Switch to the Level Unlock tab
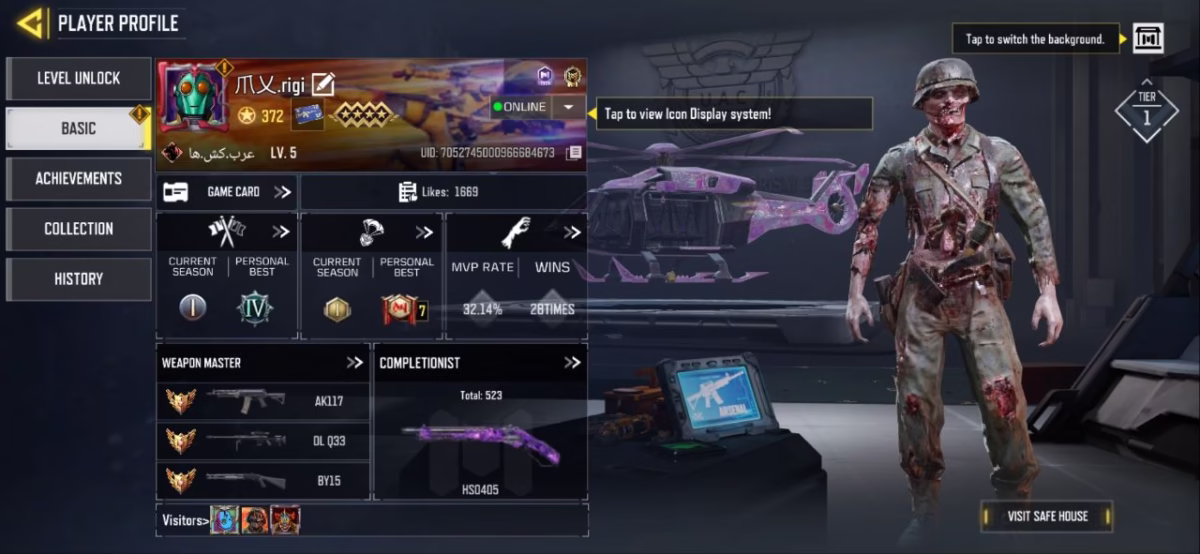 pos(79,78)
